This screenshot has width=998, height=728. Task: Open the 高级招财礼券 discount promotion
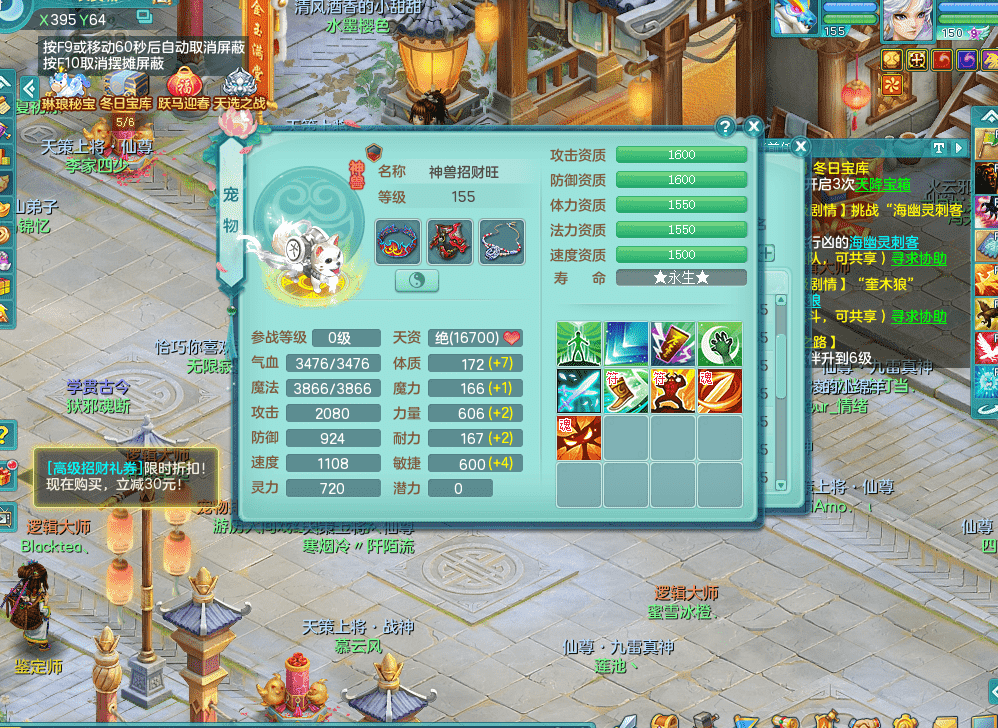[125, 475]
